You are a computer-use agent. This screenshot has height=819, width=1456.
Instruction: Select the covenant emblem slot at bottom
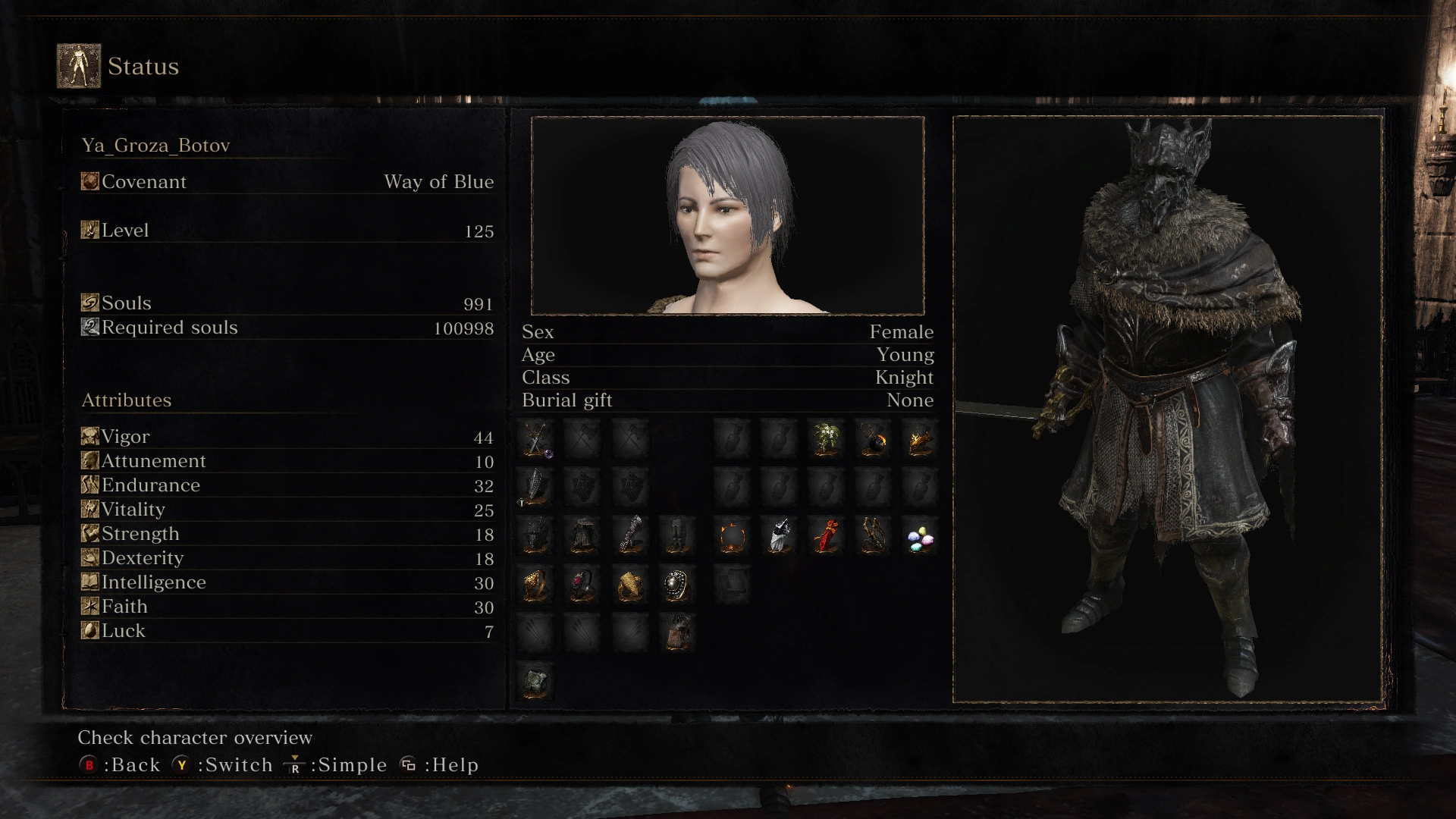(x=536, y=680)
